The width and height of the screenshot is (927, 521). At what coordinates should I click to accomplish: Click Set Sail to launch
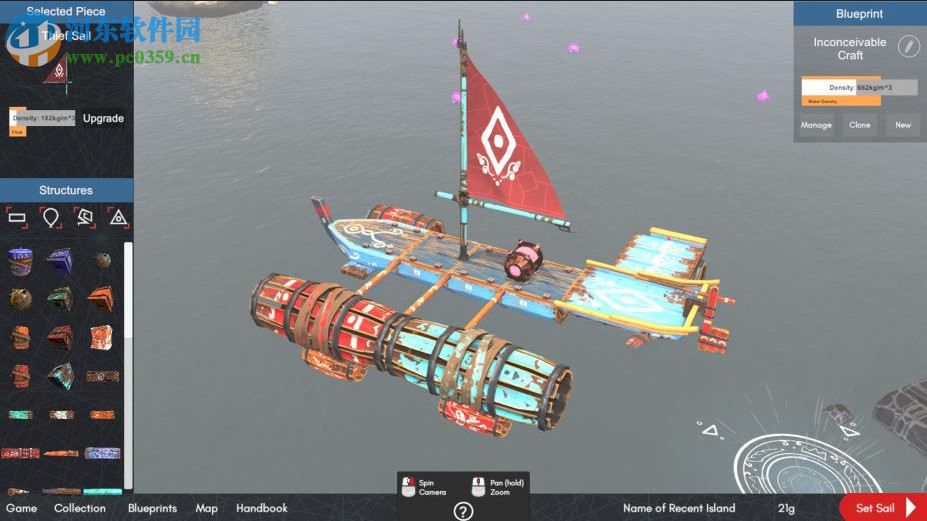point(881,508)
